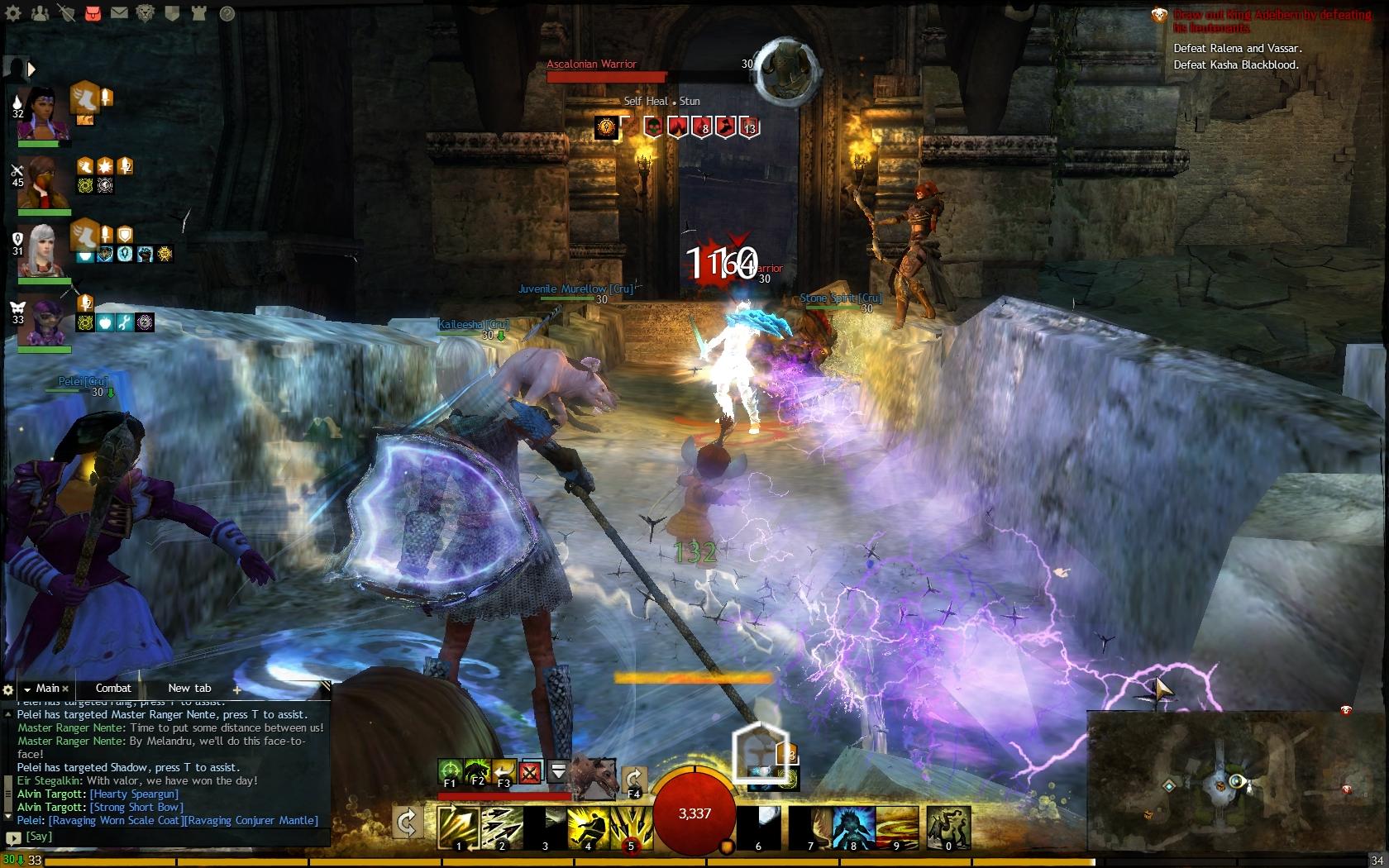Select the Ascalonian Warrior target portrait
The height and width of the screenshot is (868, 1389).
tap(788, 69)
